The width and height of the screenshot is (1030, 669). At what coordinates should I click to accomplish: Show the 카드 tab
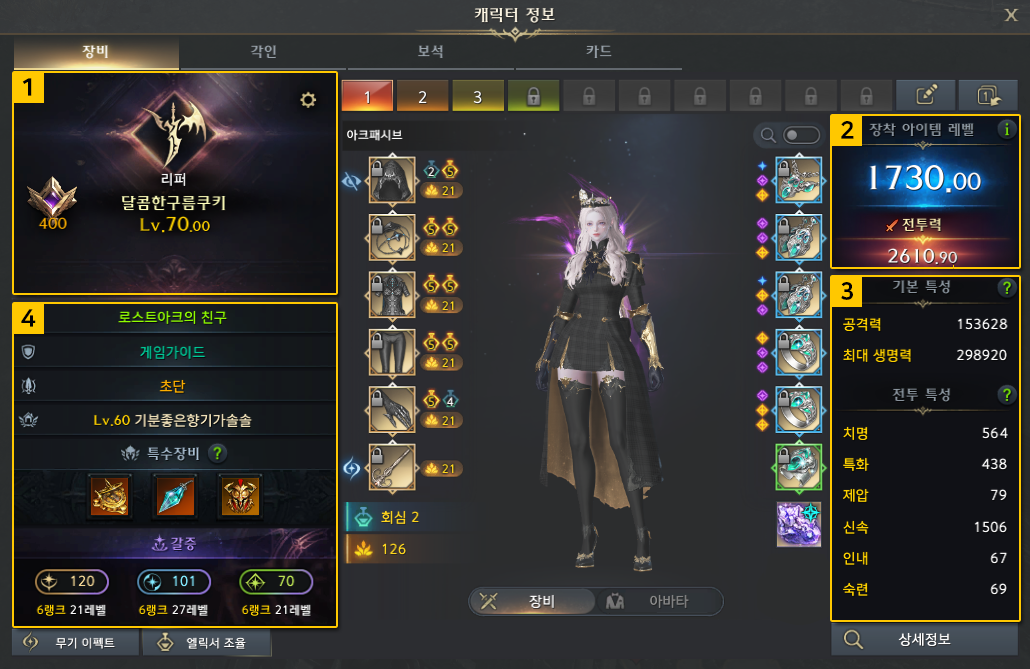tap(598, 52)
